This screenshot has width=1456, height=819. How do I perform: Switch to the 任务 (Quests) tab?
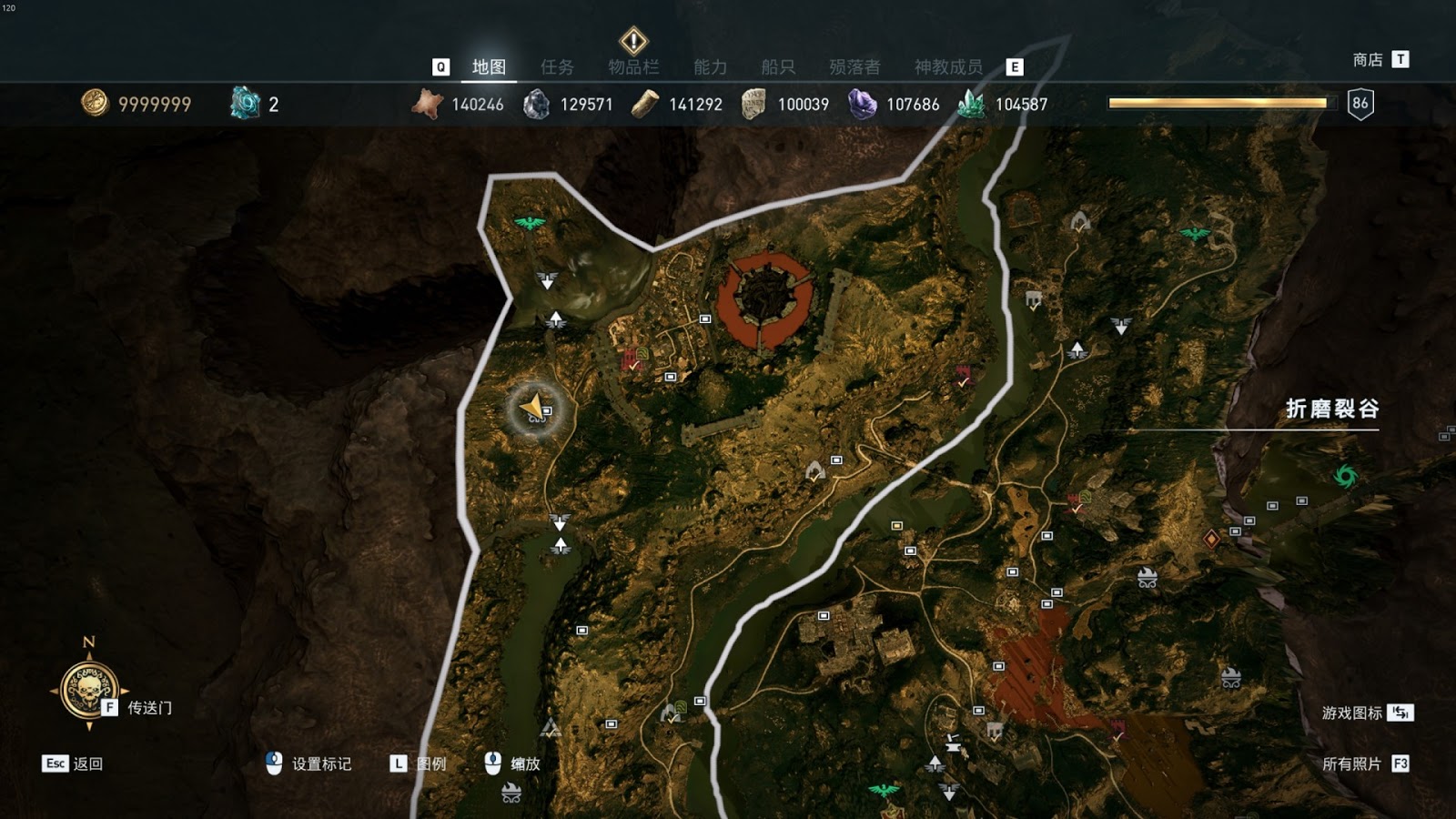(557, 66)
